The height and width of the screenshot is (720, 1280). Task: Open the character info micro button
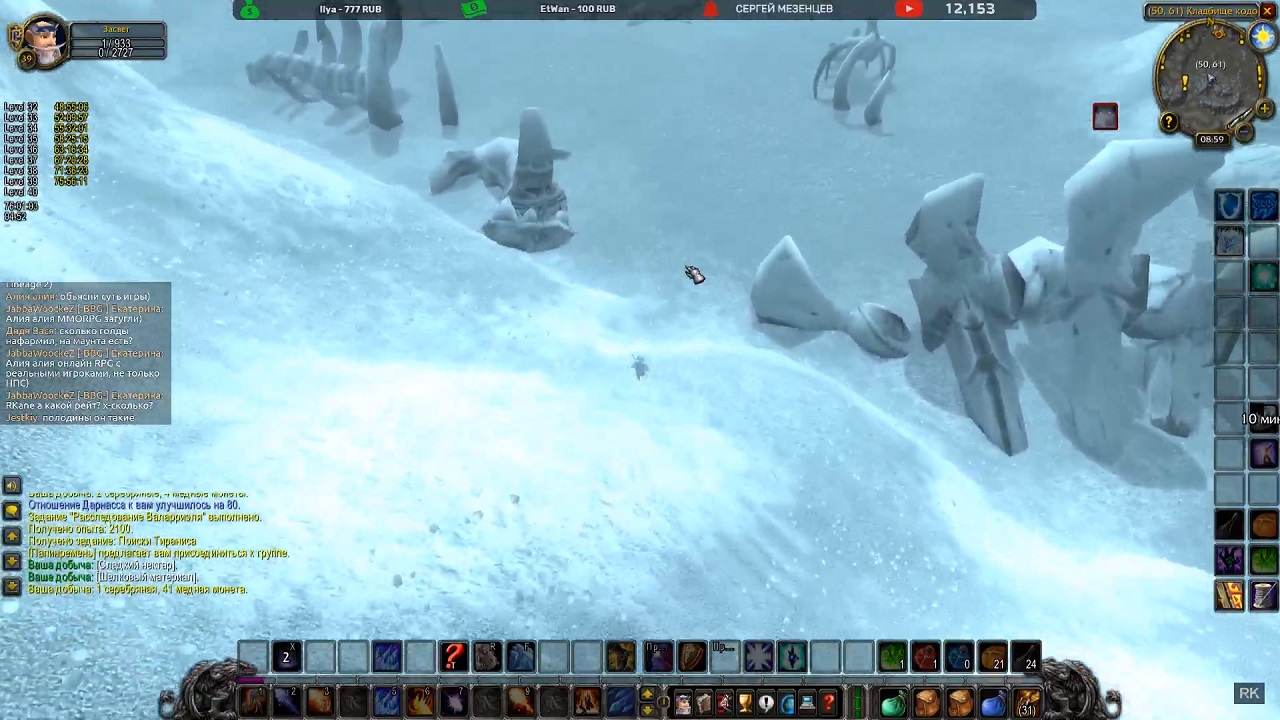click(682, 704)
